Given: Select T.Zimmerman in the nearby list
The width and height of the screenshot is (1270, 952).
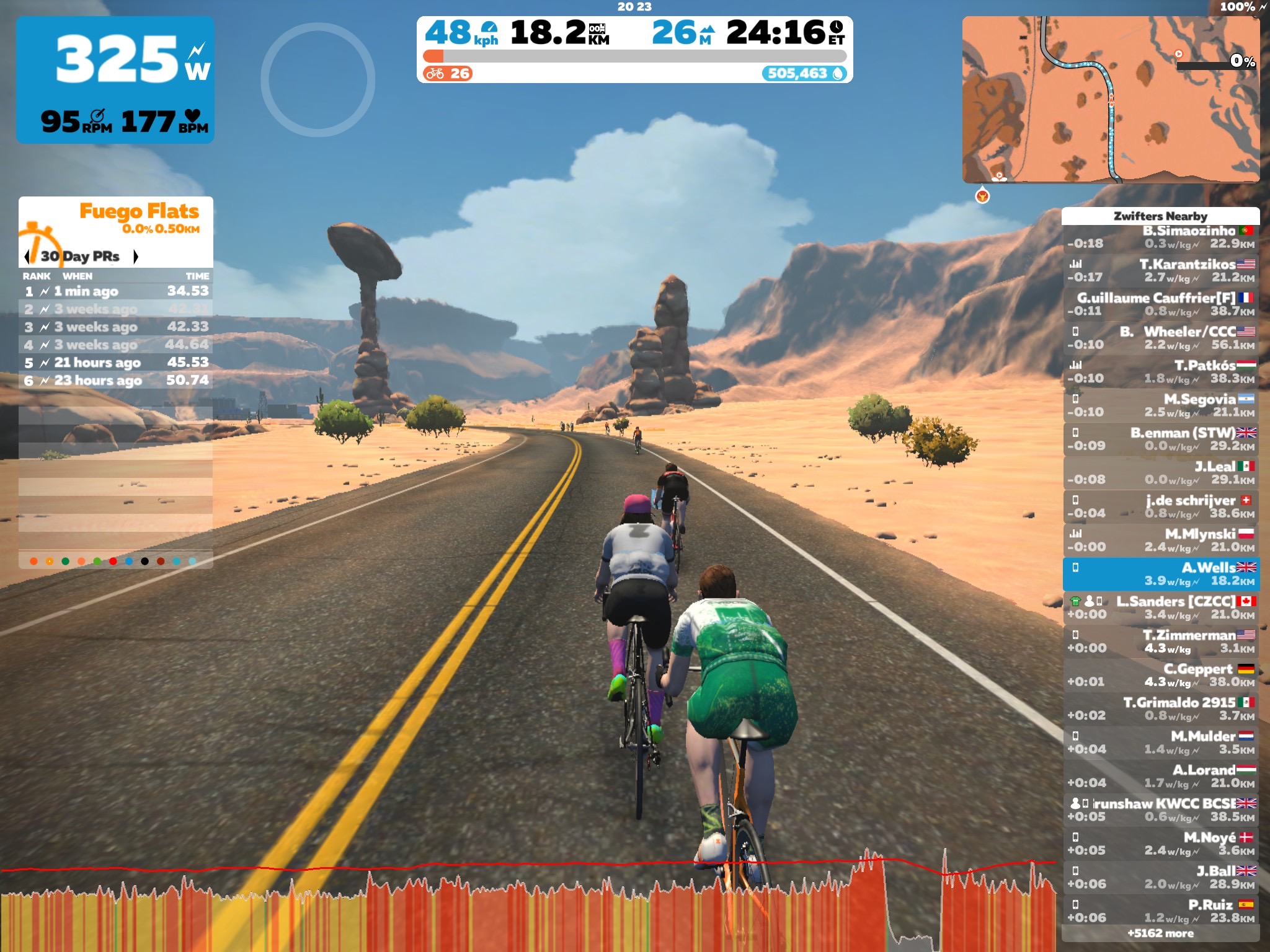Looking at the screenshot, I should tap(1160, 641).
